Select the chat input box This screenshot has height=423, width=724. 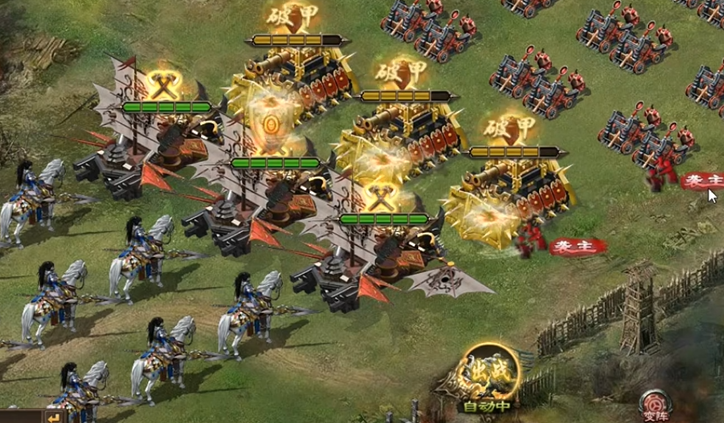coord(20,416)
